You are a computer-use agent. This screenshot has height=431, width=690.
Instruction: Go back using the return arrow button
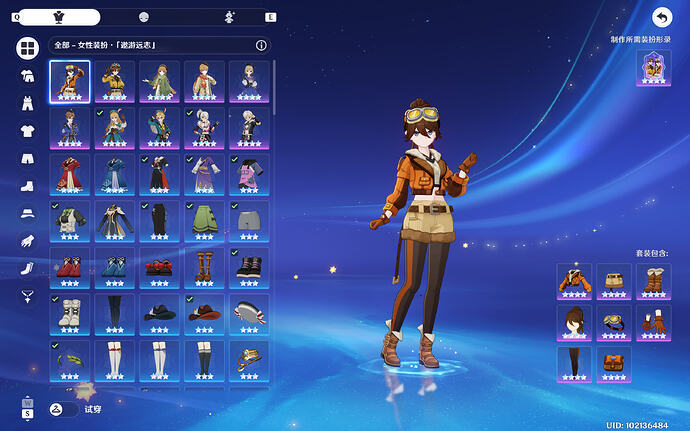click(661, 17)
